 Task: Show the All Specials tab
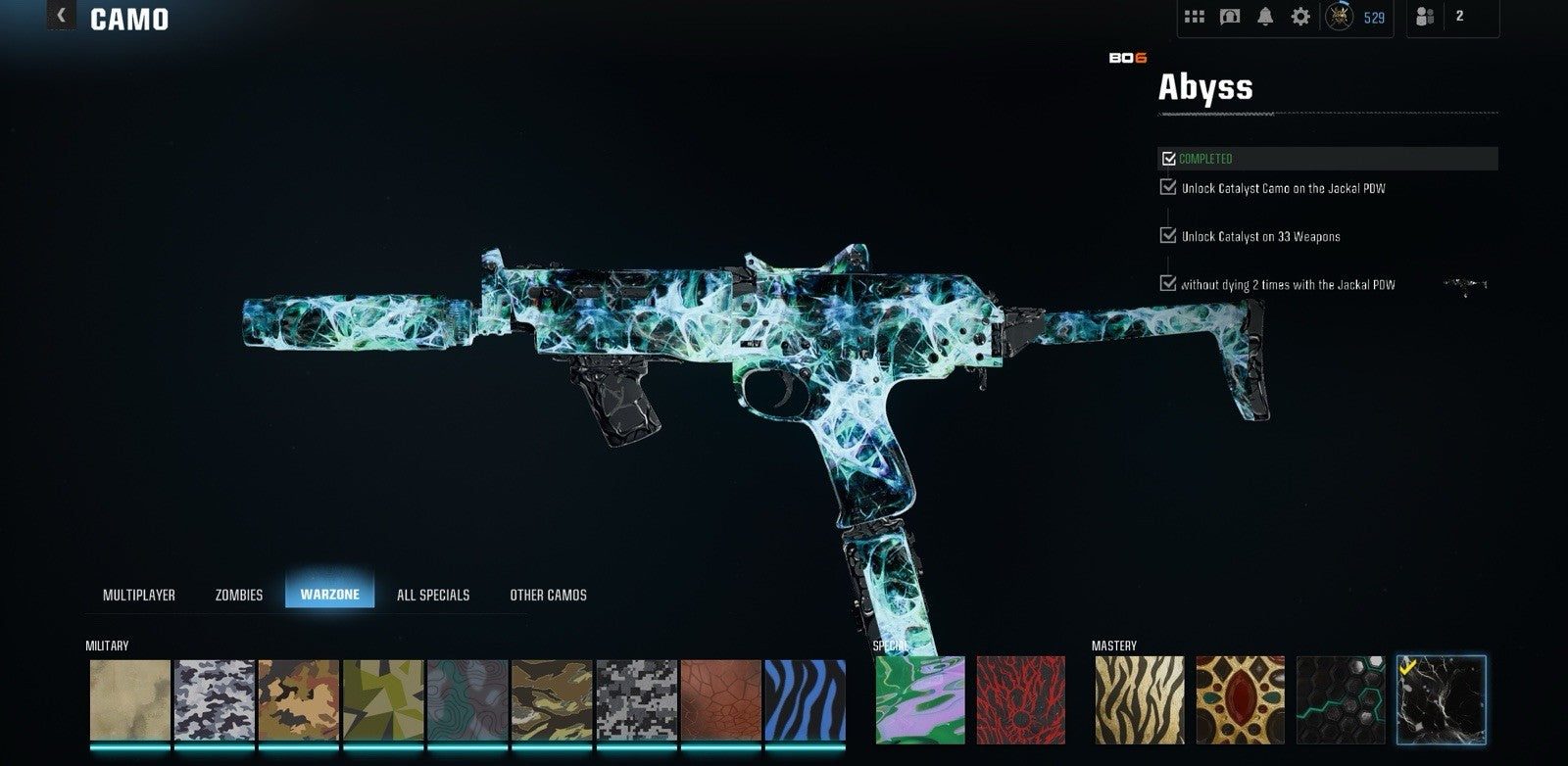(x=433, y=595)
